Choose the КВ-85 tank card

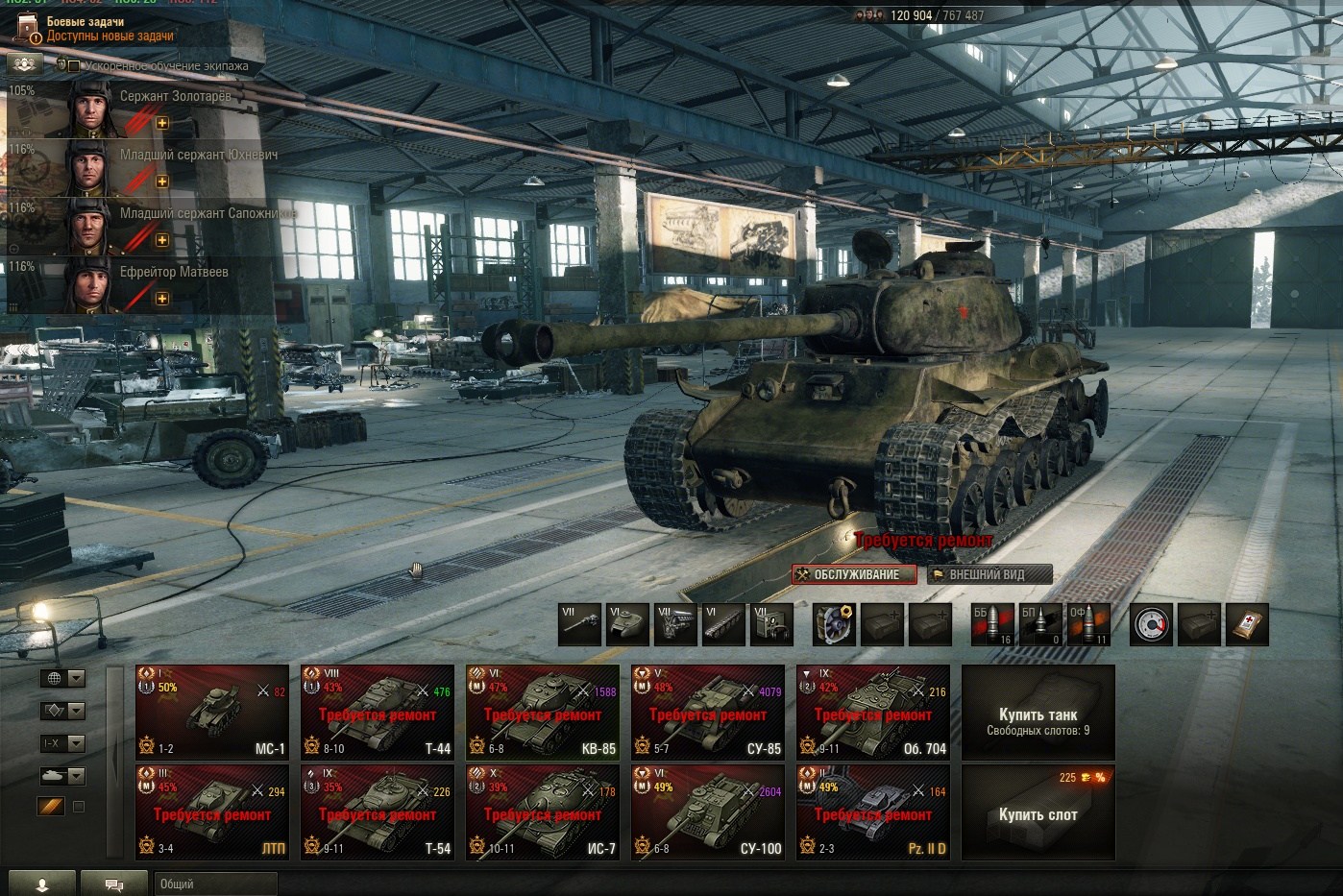(543, 712)
